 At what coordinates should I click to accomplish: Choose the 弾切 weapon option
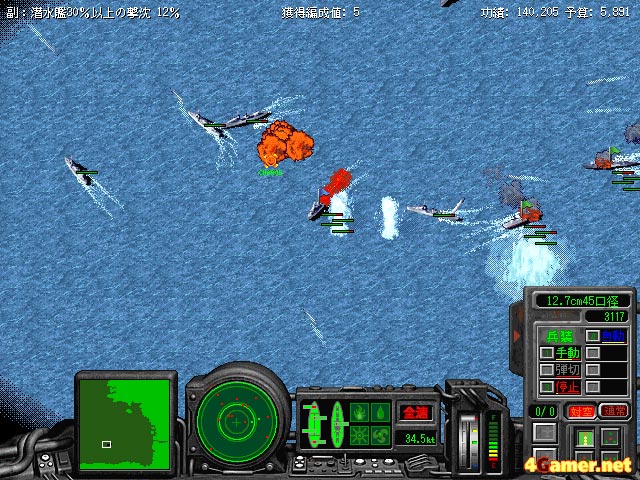point(567,370)
